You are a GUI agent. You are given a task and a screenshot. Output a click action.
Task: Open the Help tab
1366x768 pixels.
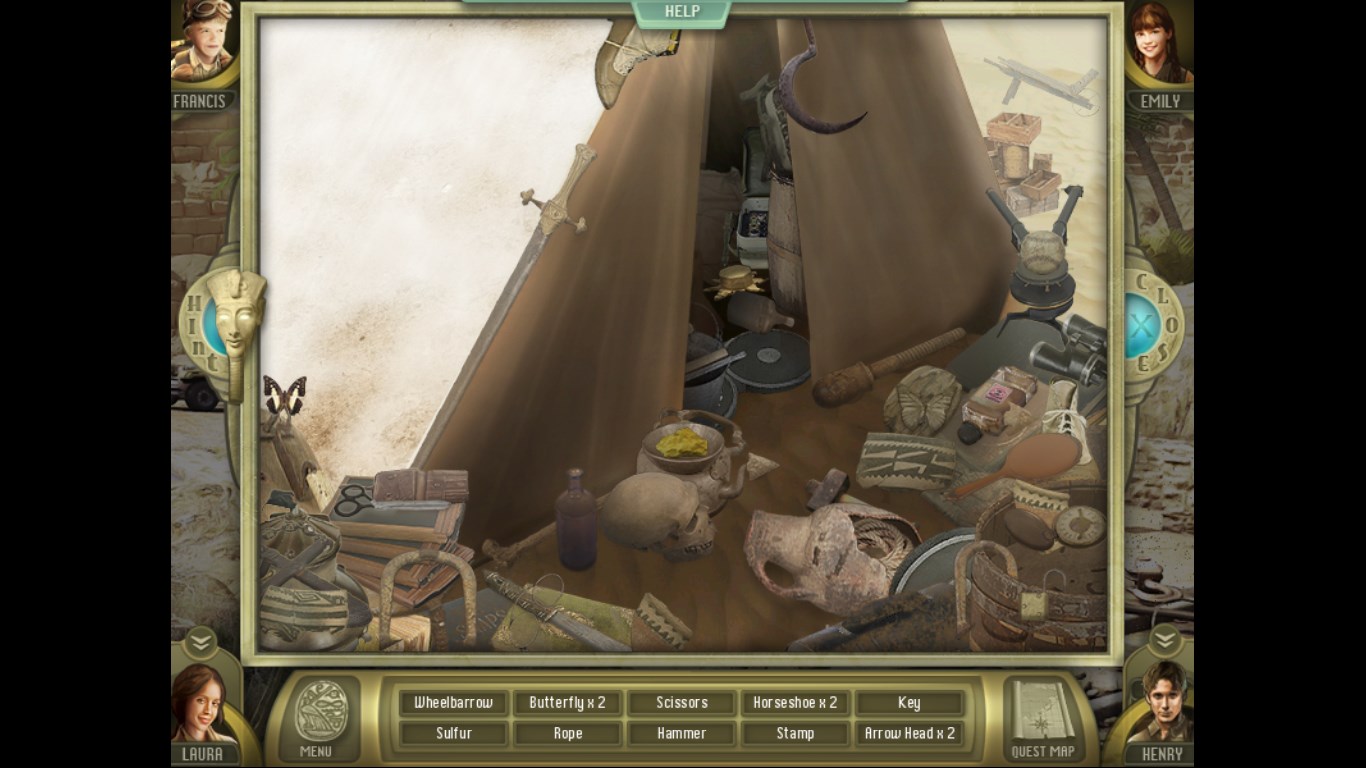tap(682, 12)
